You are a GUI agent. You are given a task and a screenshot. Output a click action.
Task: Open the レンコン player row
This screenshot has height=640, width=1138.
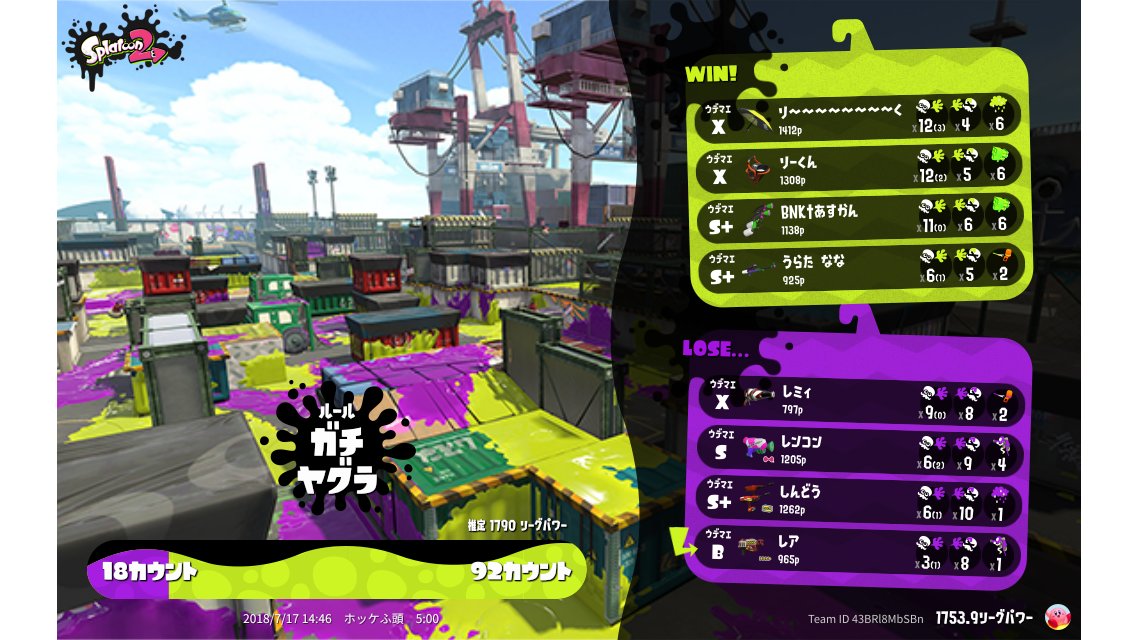tap(857, 448)
